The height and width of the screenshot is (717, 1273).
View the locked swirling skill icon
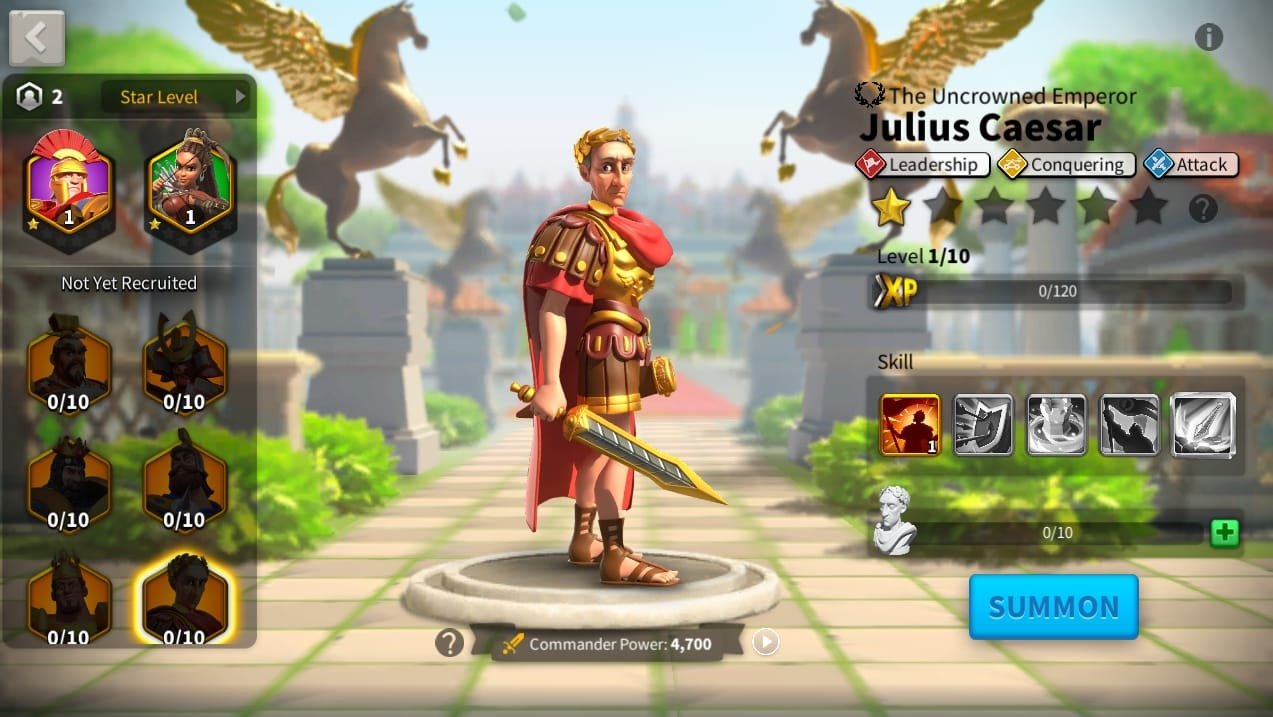(x=1056, y=425)
